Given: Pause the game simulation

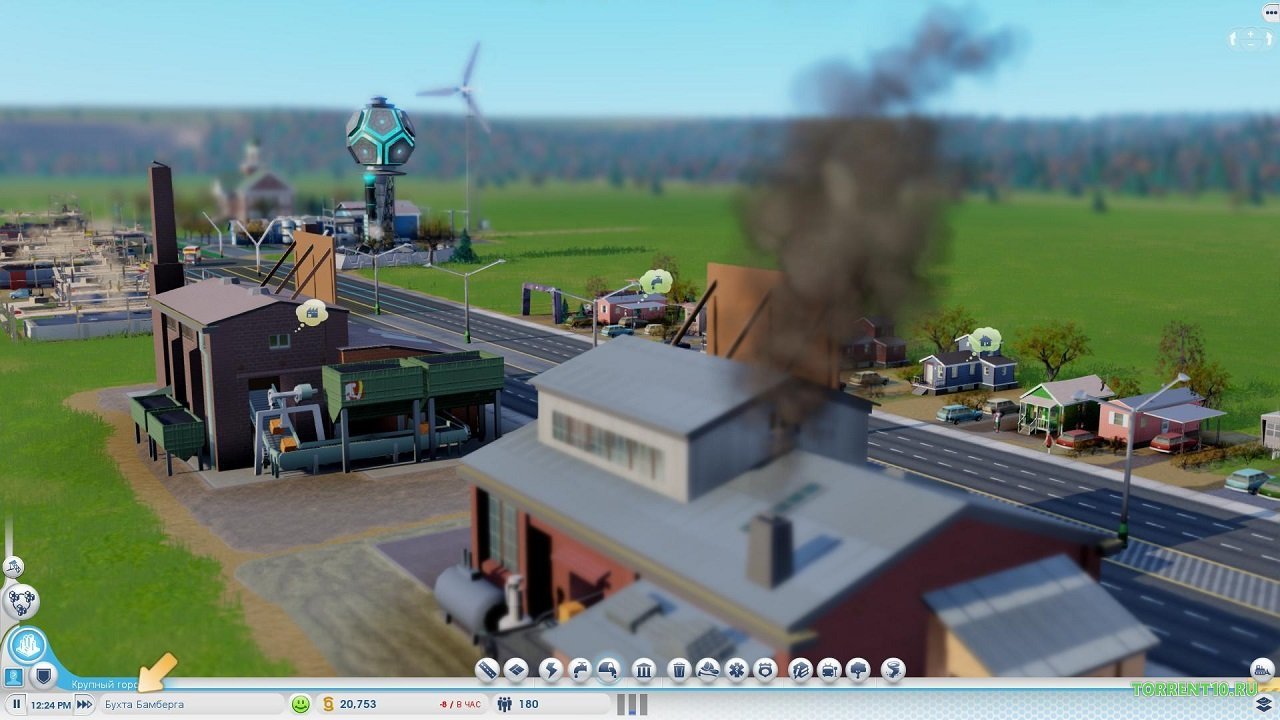Looking at the screenshot, I should click(16, 703).
